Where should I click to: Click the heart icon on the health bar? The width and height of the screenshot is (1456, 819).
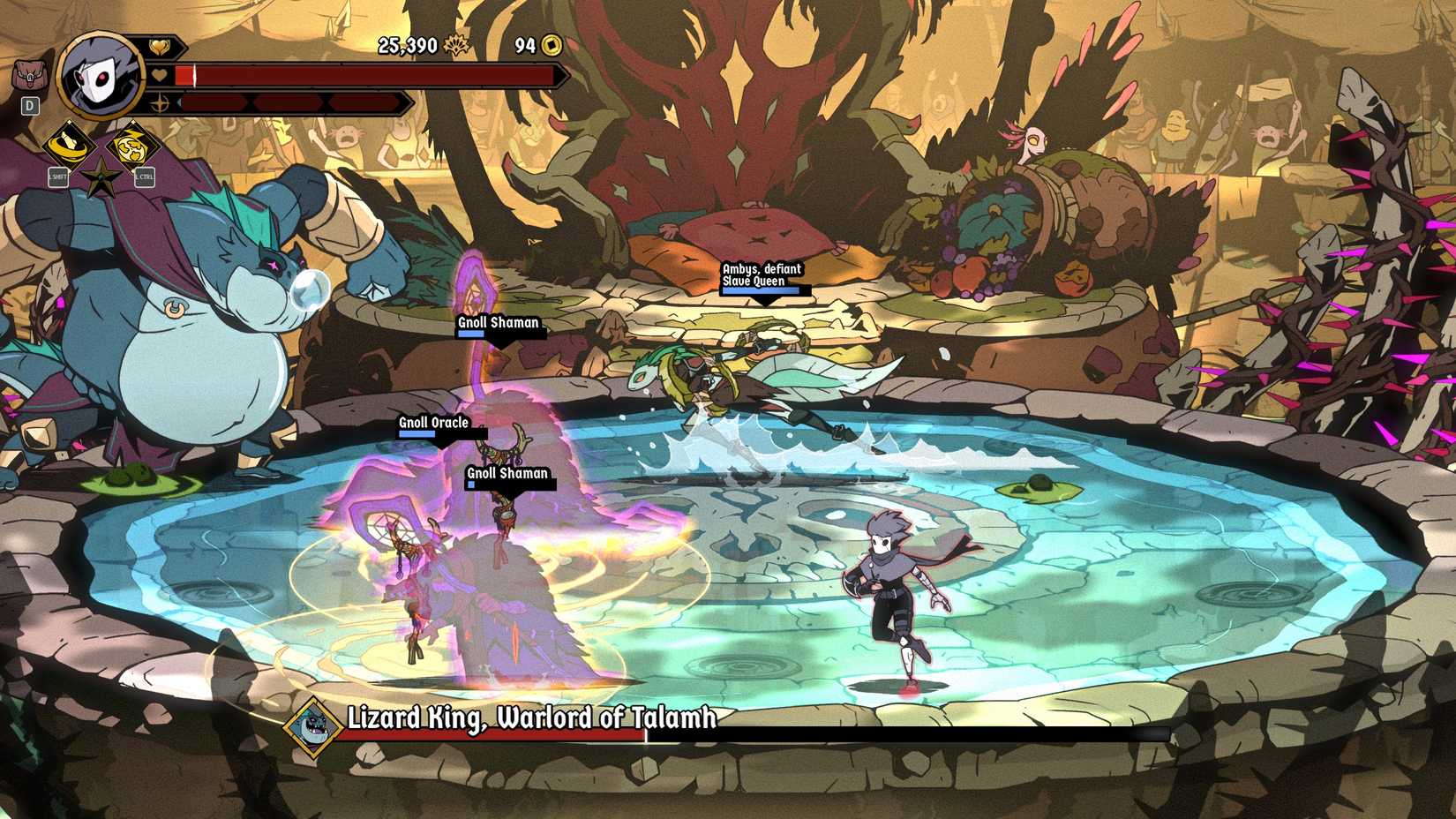[x=160, y=75]
